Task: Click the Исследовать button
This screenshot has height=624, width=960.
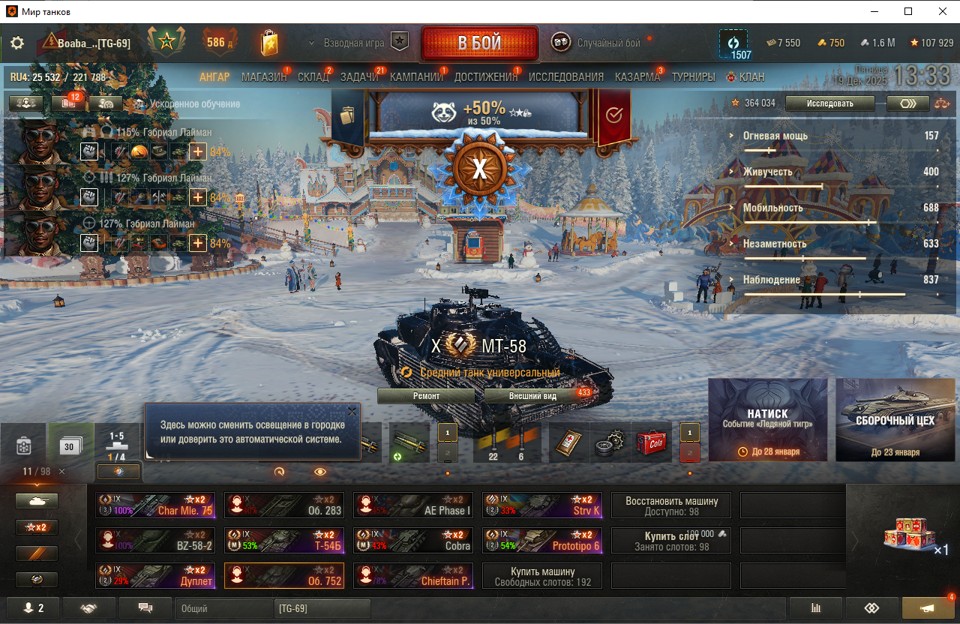Action: 829,103
